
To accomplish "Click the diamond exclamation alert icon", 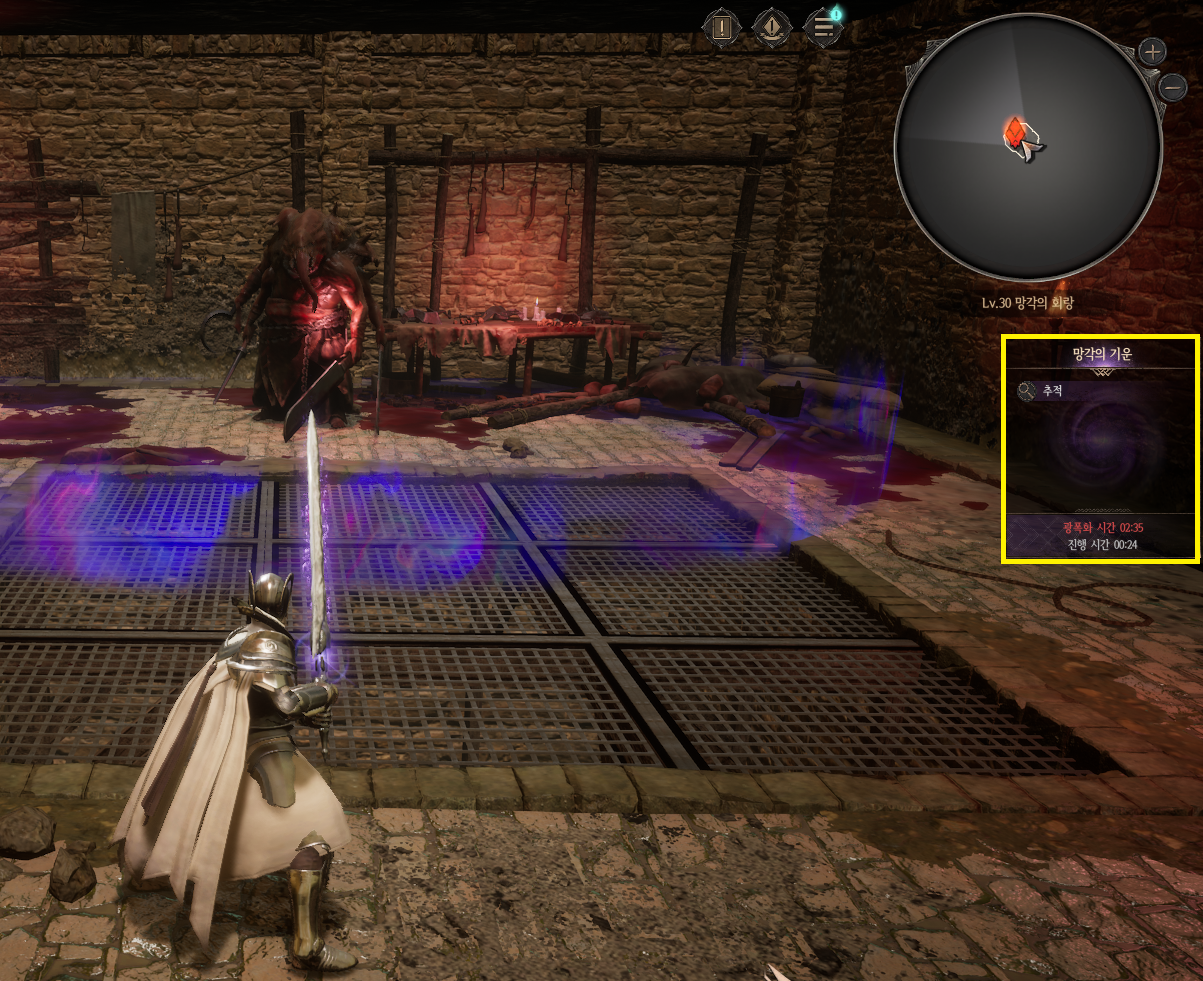I will tap(771, 26).
